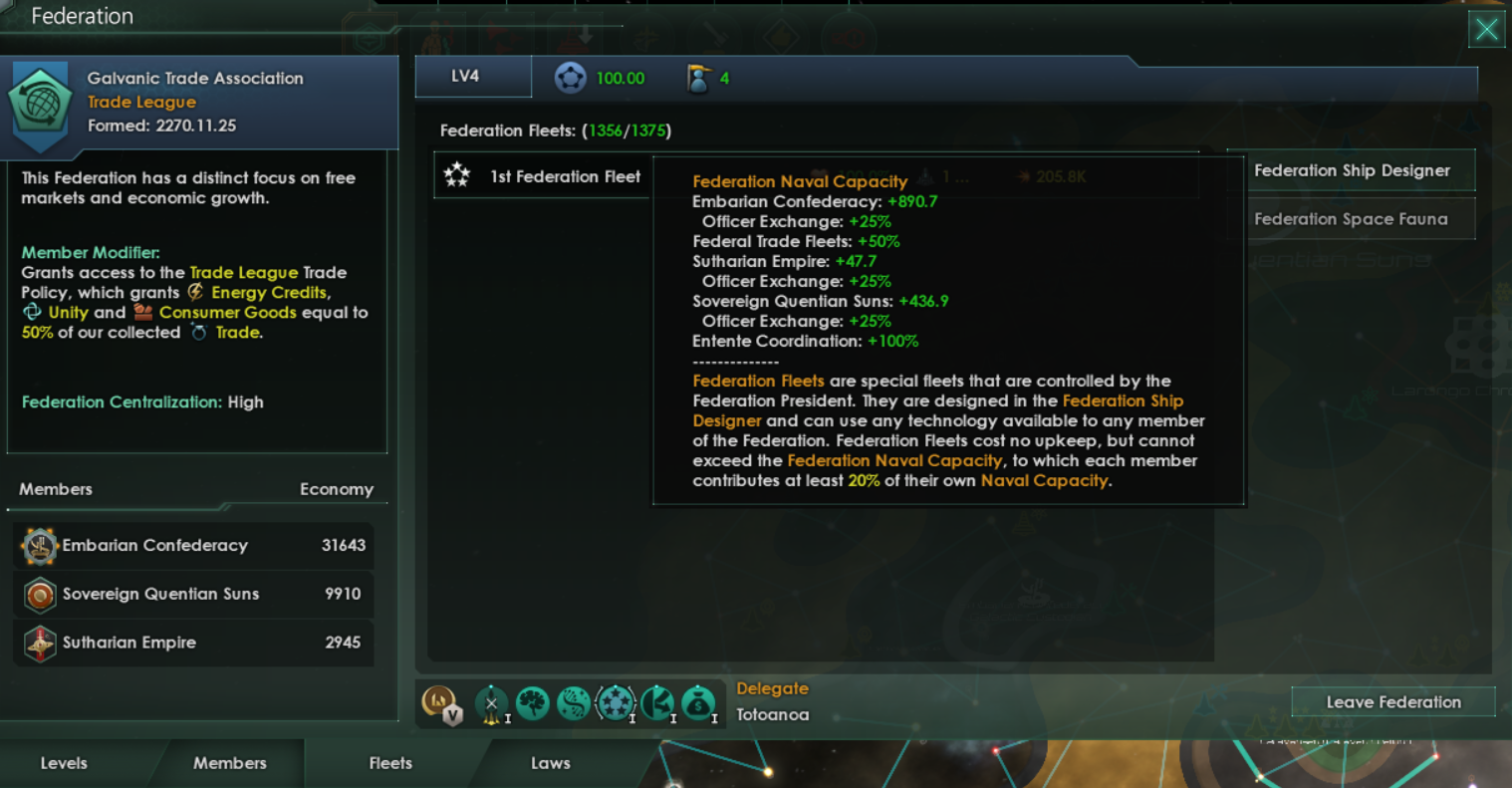Select the brain research perk icon
The height and width of the screenshot is (788, 1512).
coord(534,702)
